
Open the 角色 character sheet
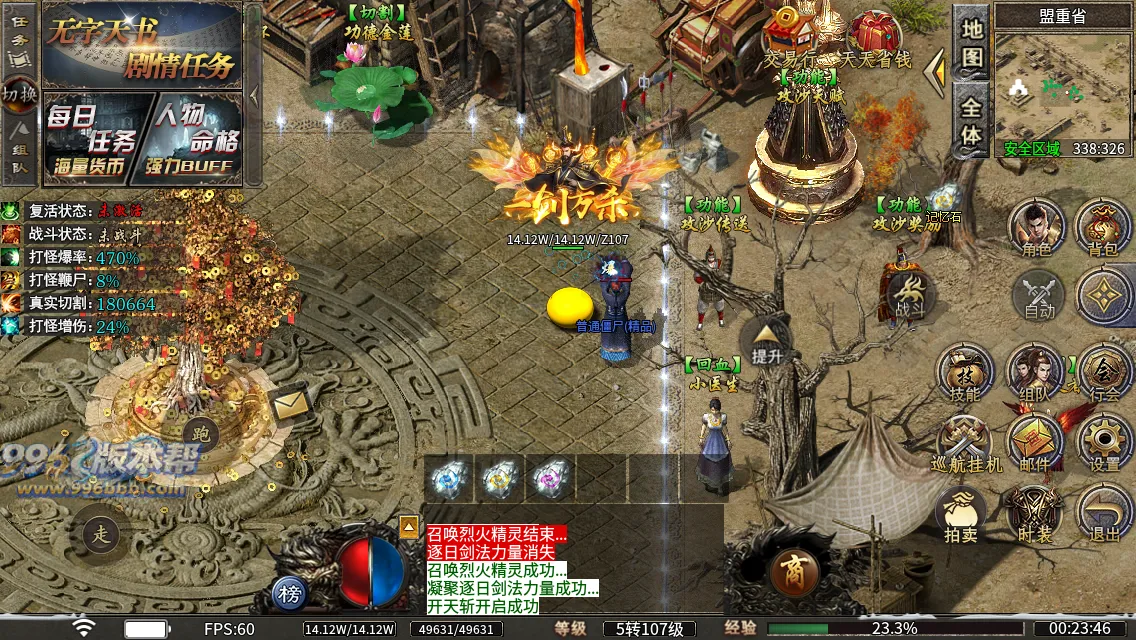[1037, 227]
